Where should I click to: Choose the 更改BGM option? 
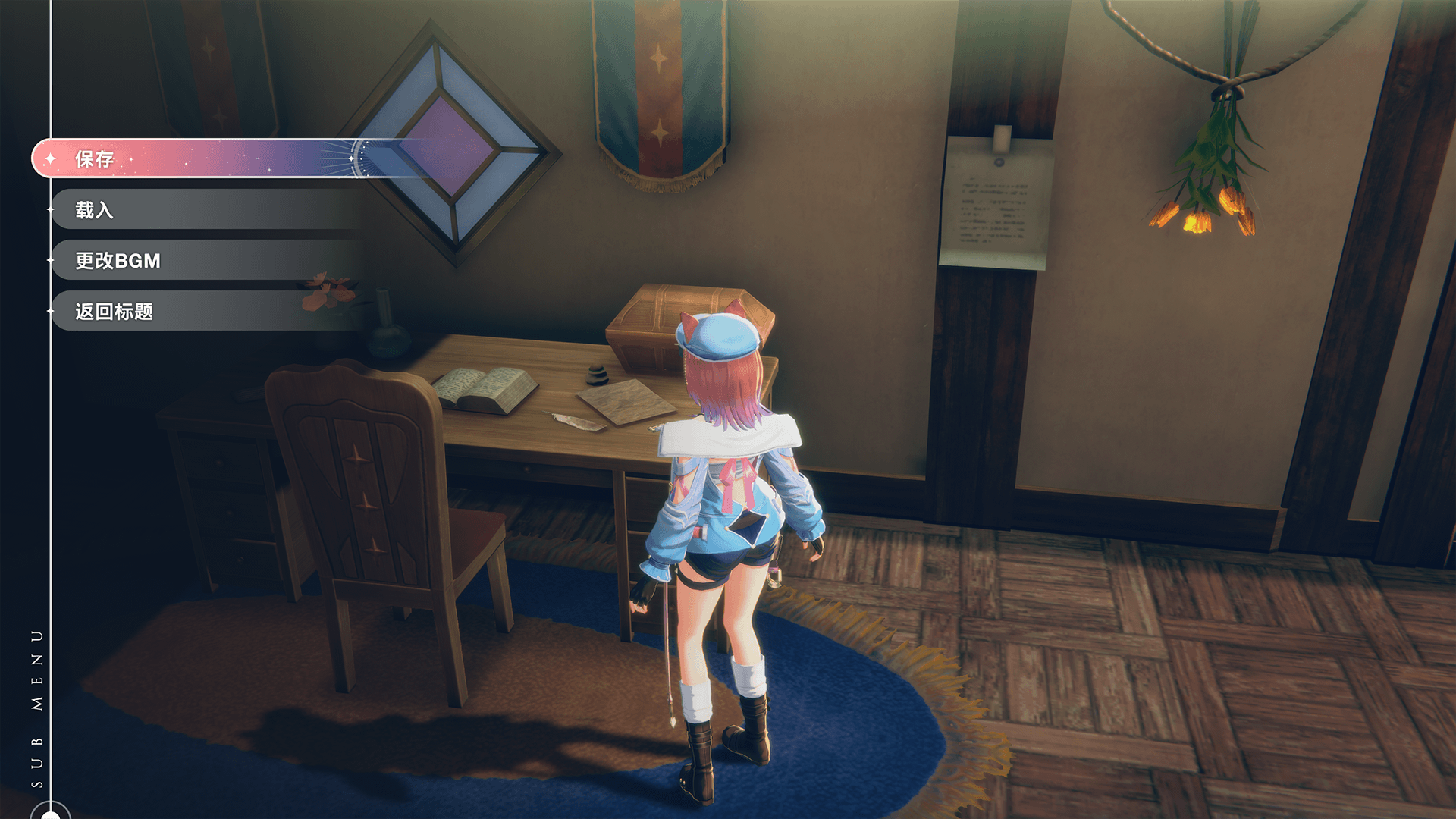click(x=118, y=261)
